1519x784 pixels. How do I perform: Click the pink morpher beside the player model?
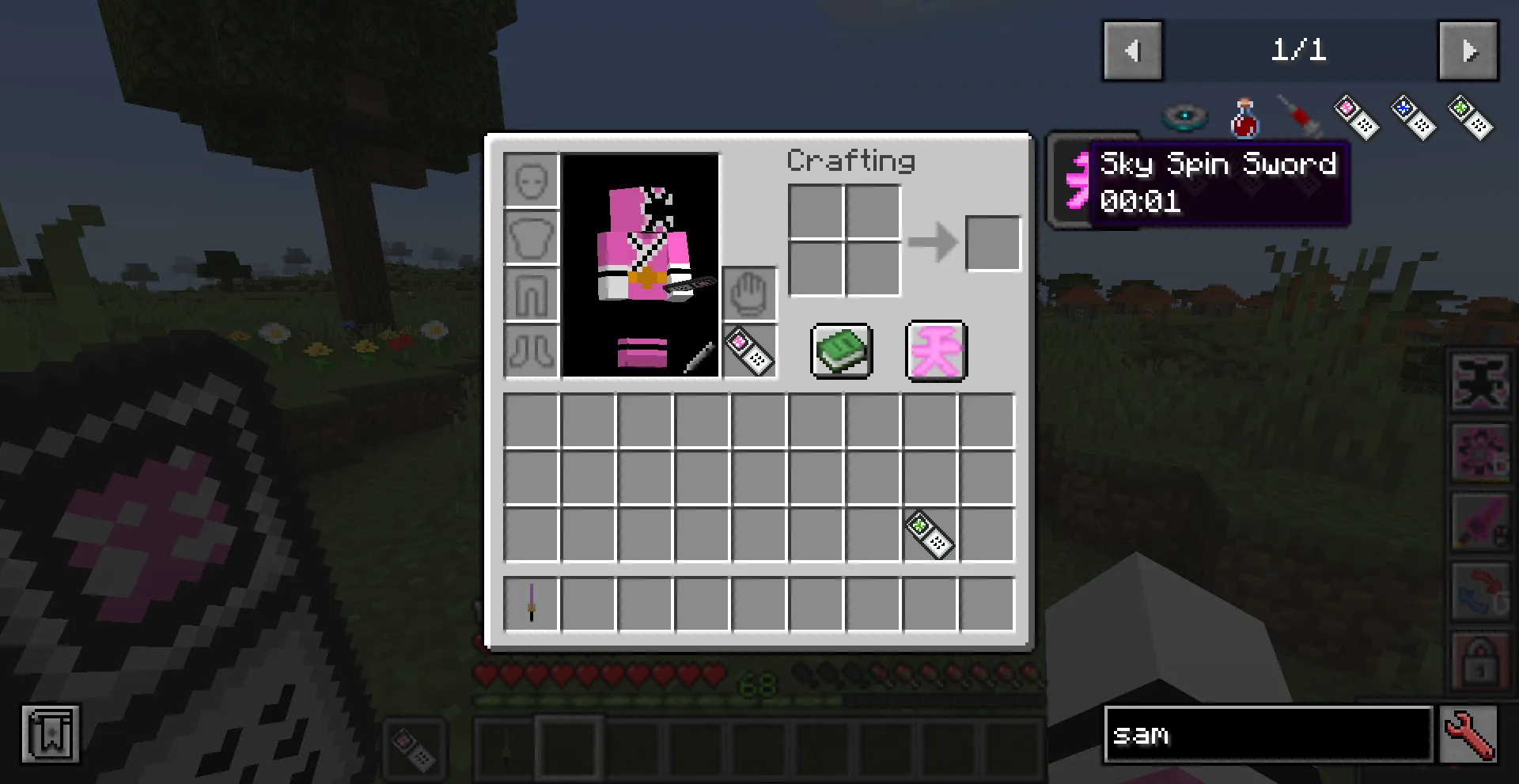click(748, 353)
